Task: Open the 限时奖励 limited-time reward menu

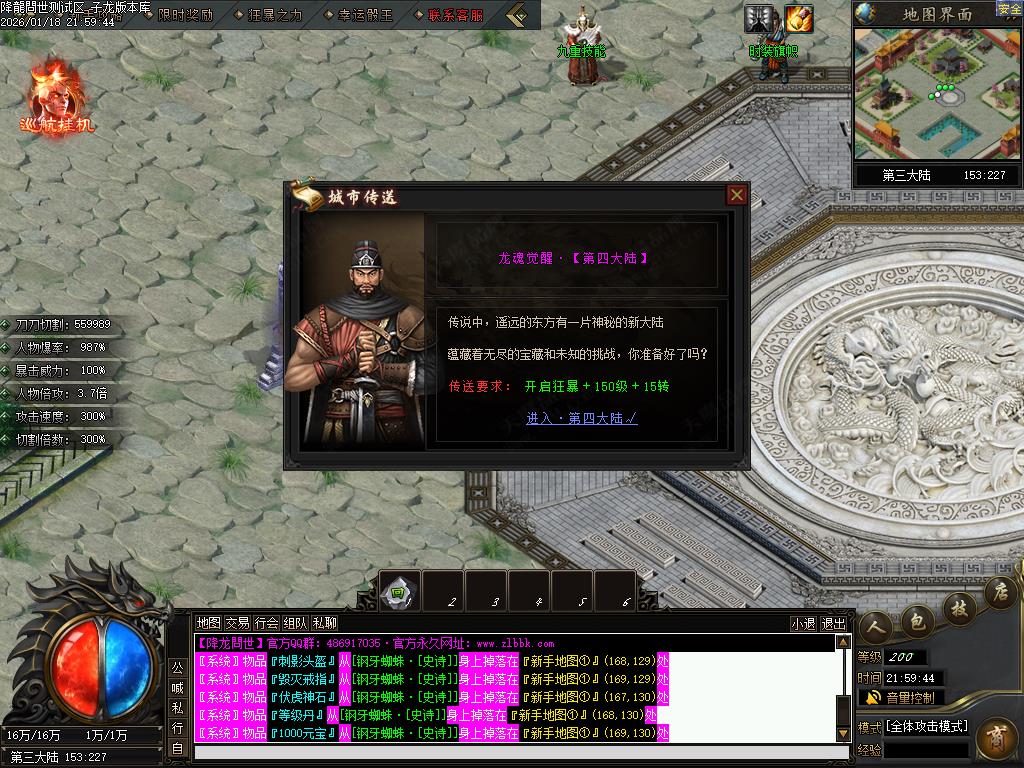Action: pos(185,15)
